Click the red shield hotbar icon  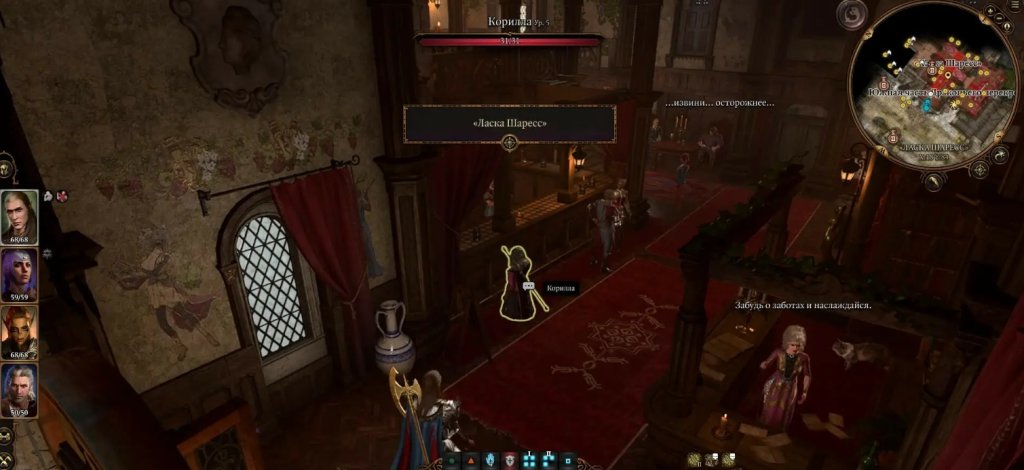click(x=510, y=460)
